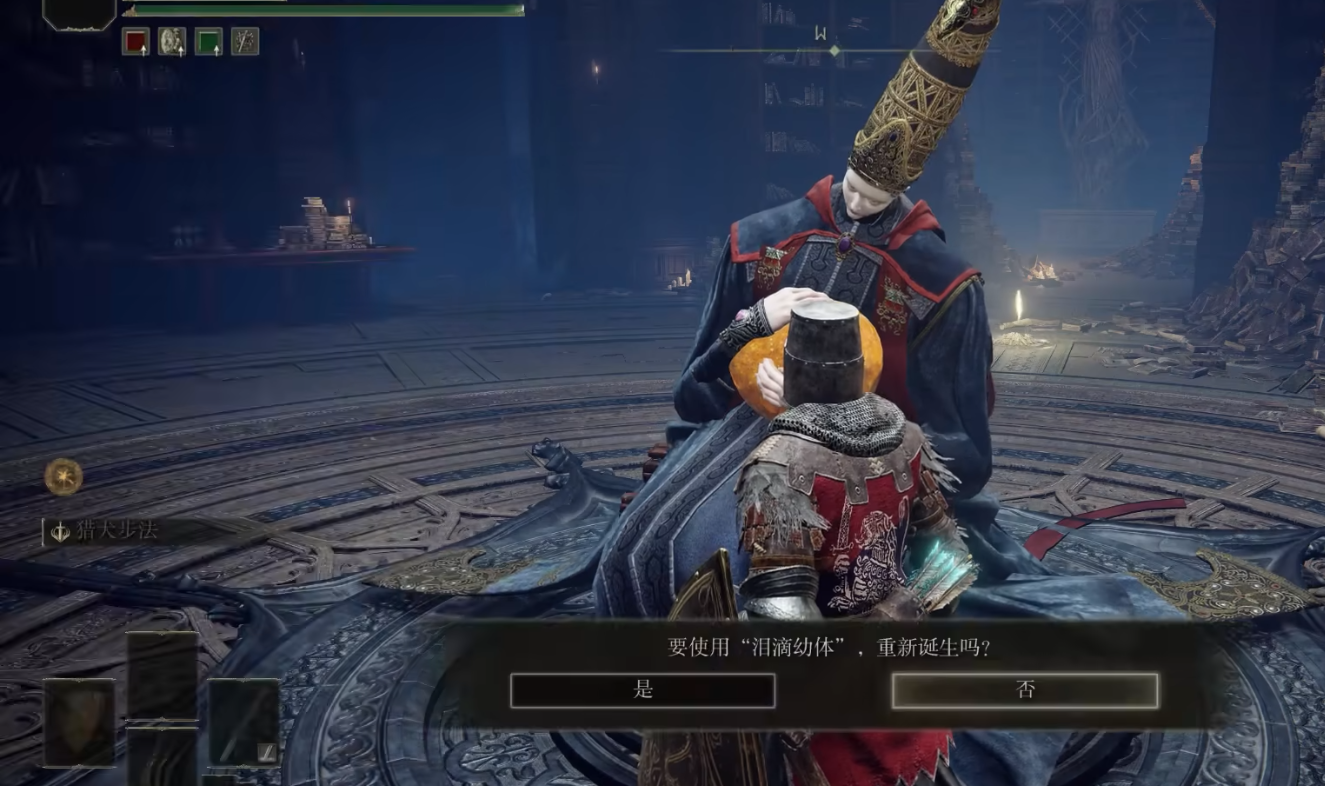Click the pale gold figure buff icon
Viewport: 1325px width, 786px height.
point(172,41)
